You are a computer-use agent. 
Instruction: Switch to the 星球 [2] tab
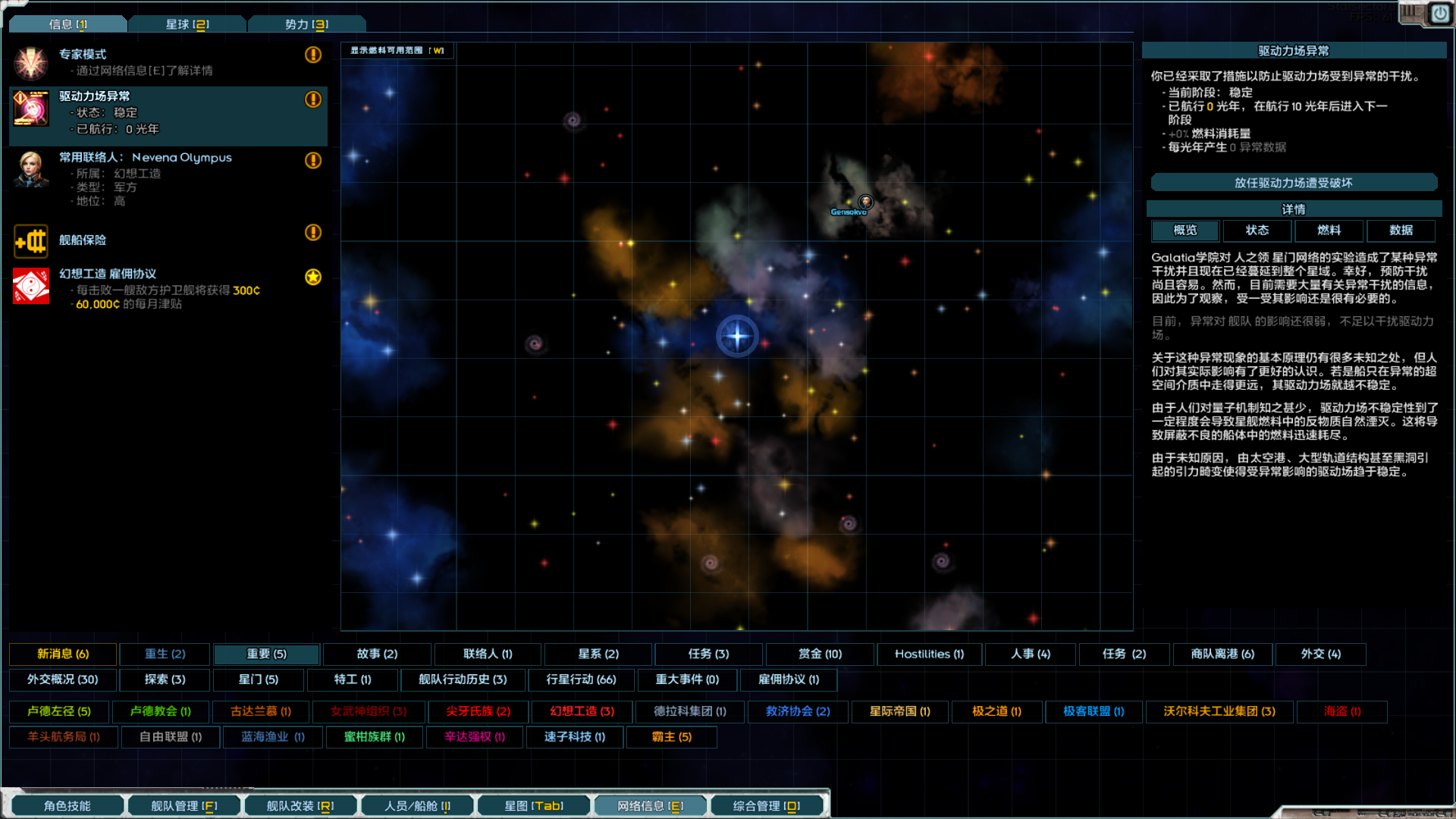[187, 24]
